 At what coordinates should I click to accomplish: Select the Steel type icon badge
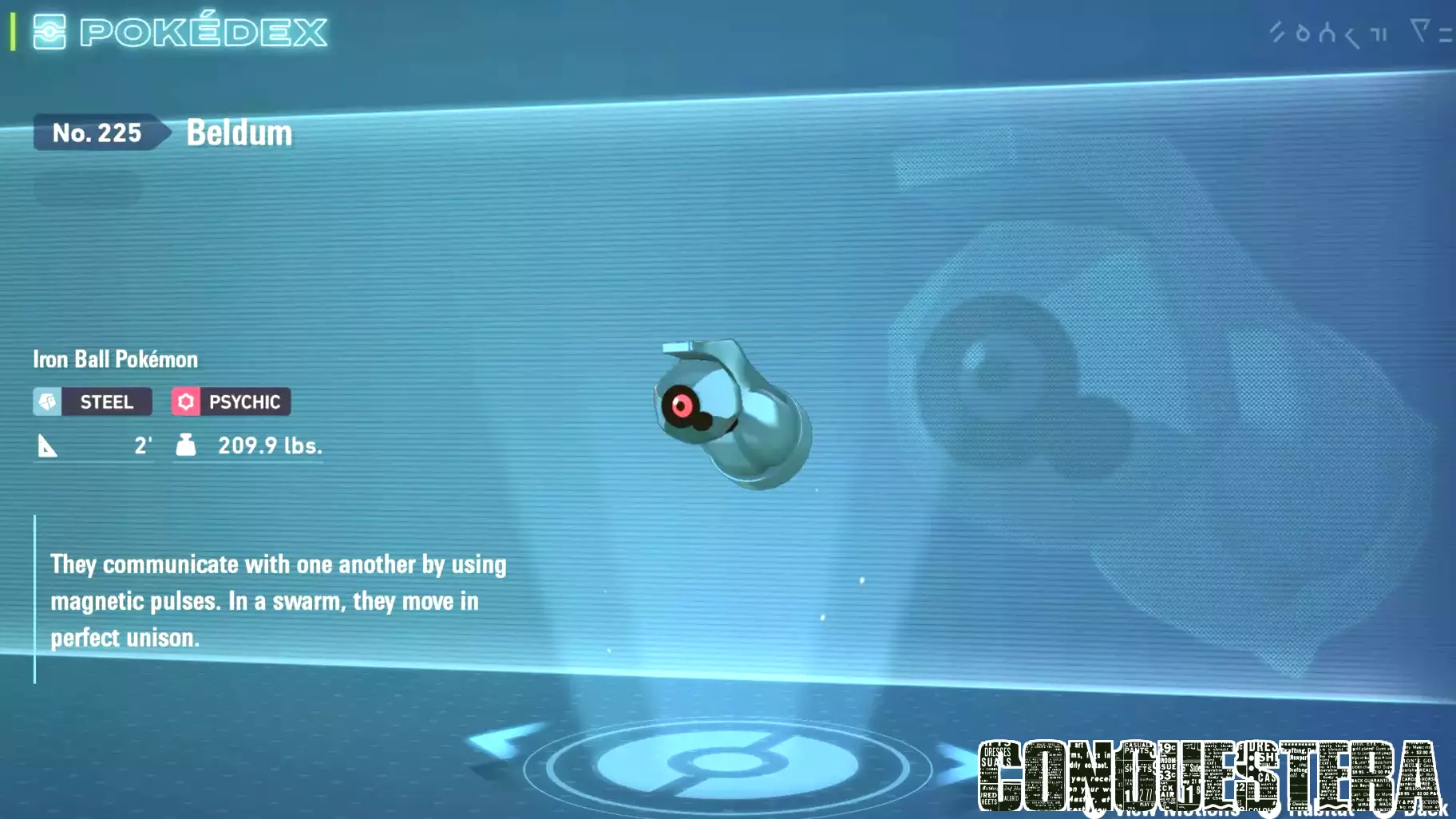48,402
